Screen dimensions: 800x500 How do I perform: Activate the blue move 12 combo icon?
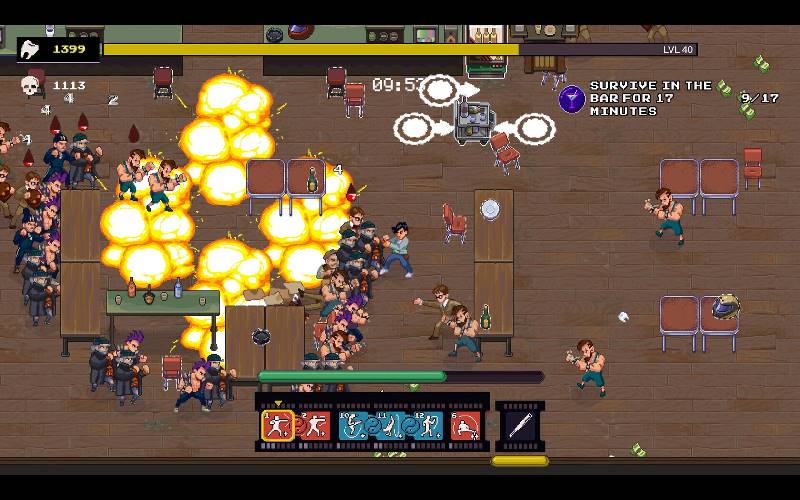coord(428,427)
